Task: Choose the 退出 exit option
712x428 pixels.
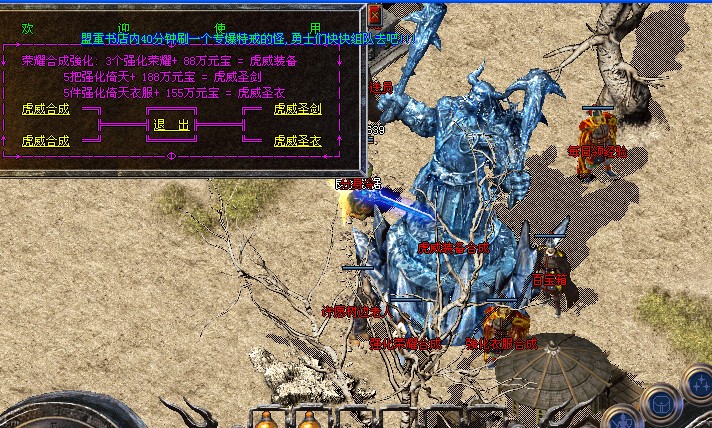Action: 171,125
